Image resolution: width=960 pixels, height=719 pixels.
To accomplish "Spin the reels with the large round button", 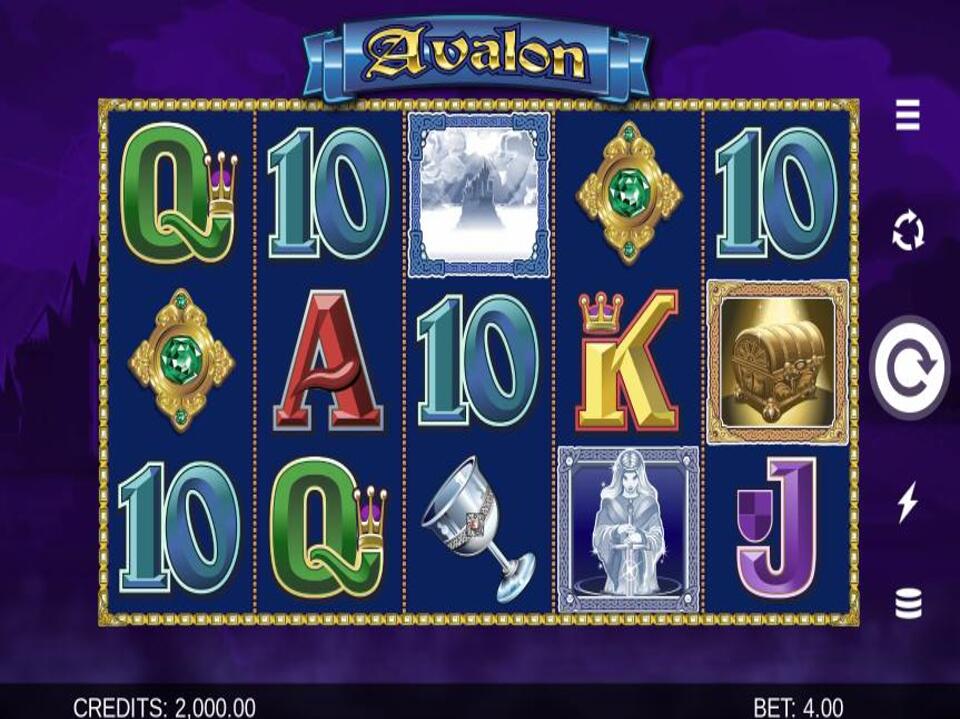I will click(x=908, y=367).
